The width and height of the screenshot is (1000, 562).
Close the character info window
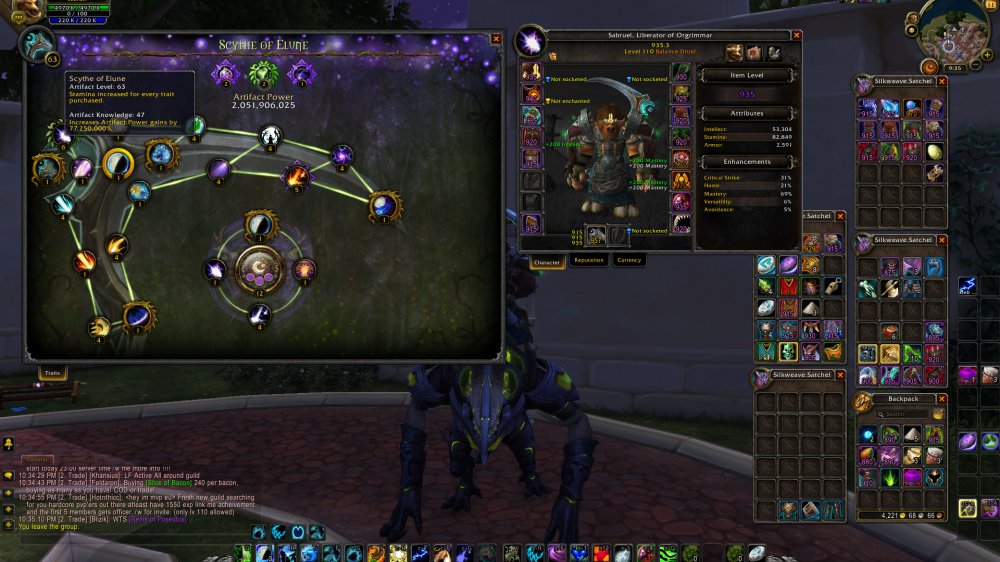click(797, 34)
